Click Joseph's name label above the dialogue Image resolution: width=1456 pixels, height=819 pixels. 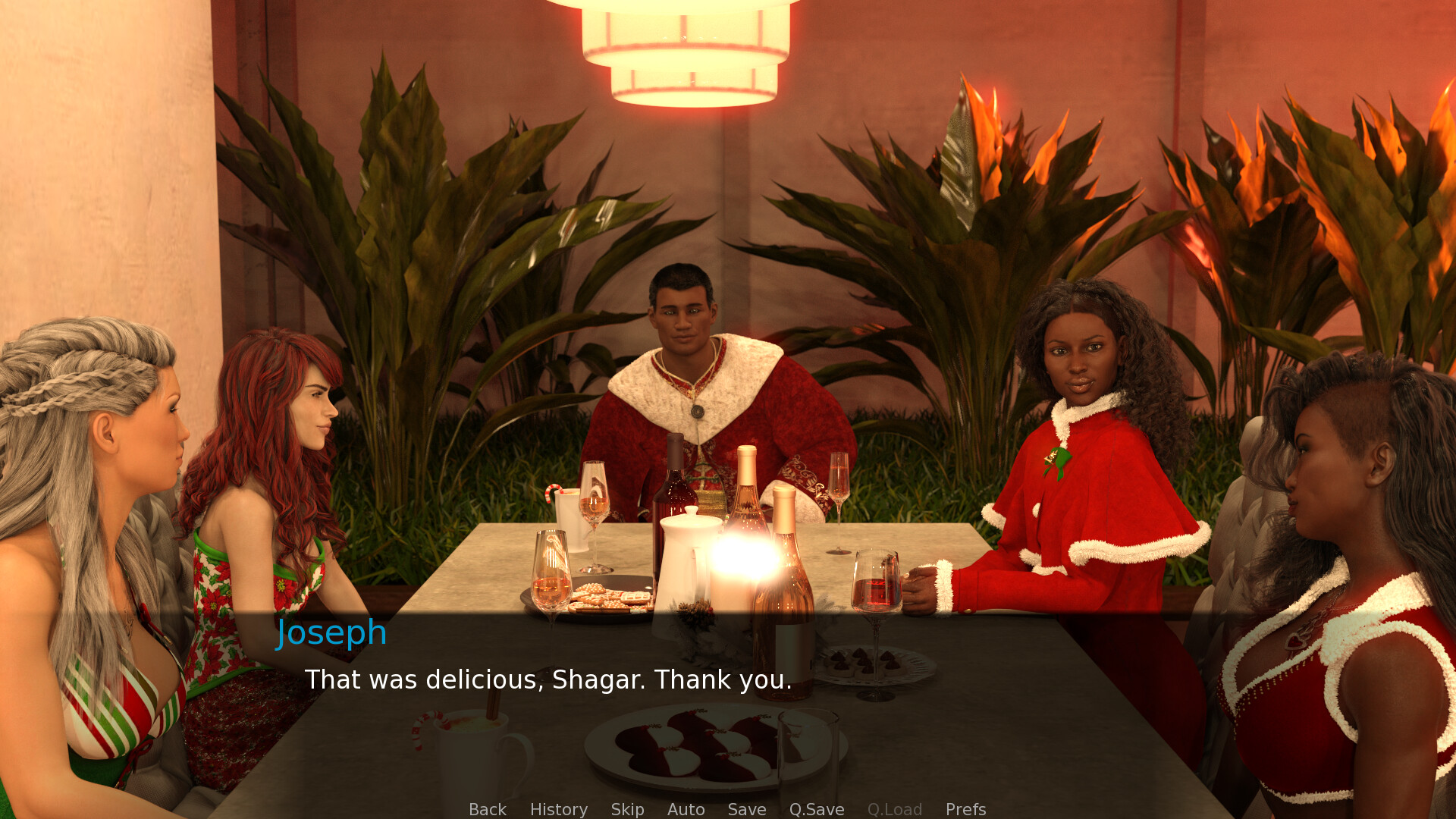[331, 632]
